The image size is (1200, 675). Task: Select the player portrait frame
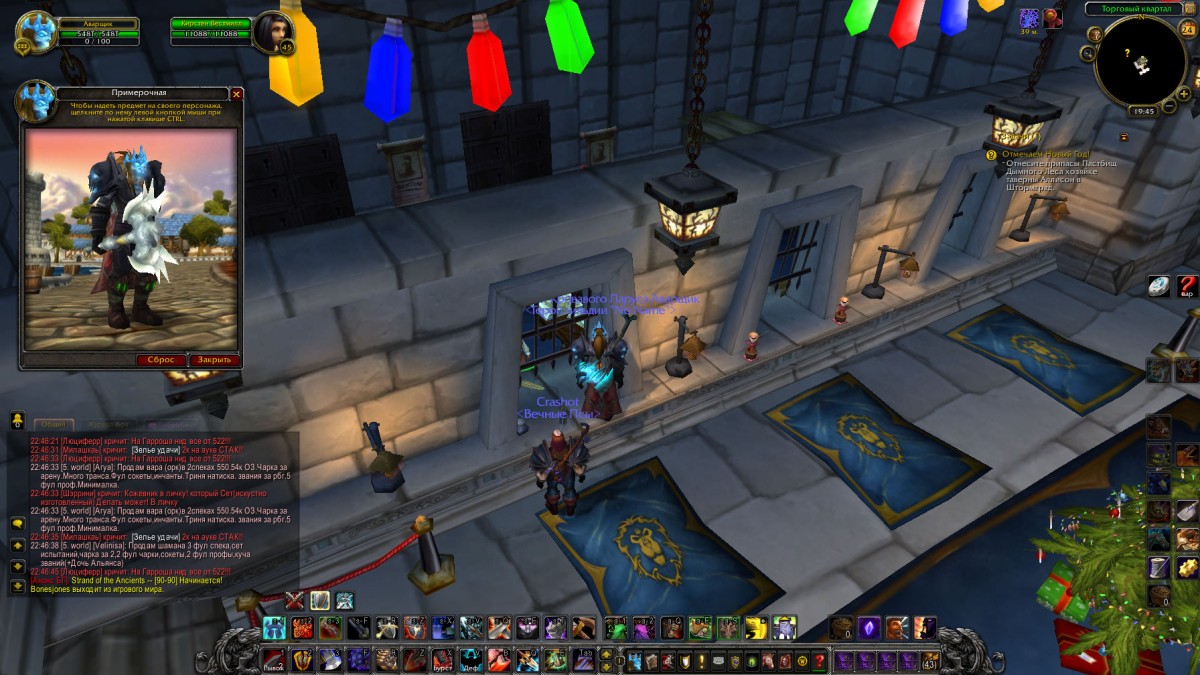pos(37,32)
